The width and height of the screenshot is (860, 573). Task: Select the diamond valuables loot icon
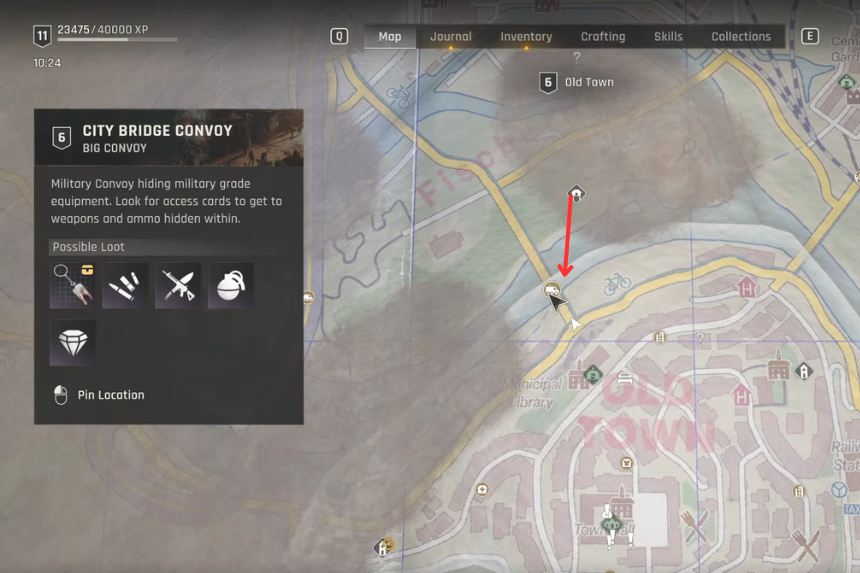73,342
